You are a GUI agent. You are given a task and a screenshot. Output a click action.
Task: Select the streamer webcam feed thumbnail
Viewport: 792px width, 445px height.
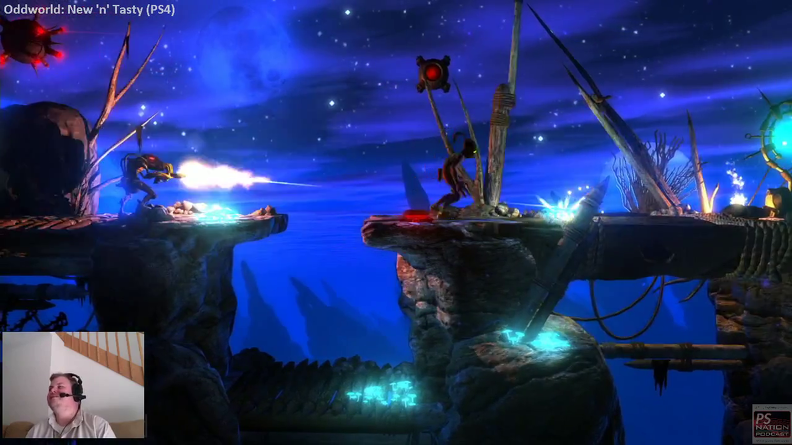pos(73,385)
